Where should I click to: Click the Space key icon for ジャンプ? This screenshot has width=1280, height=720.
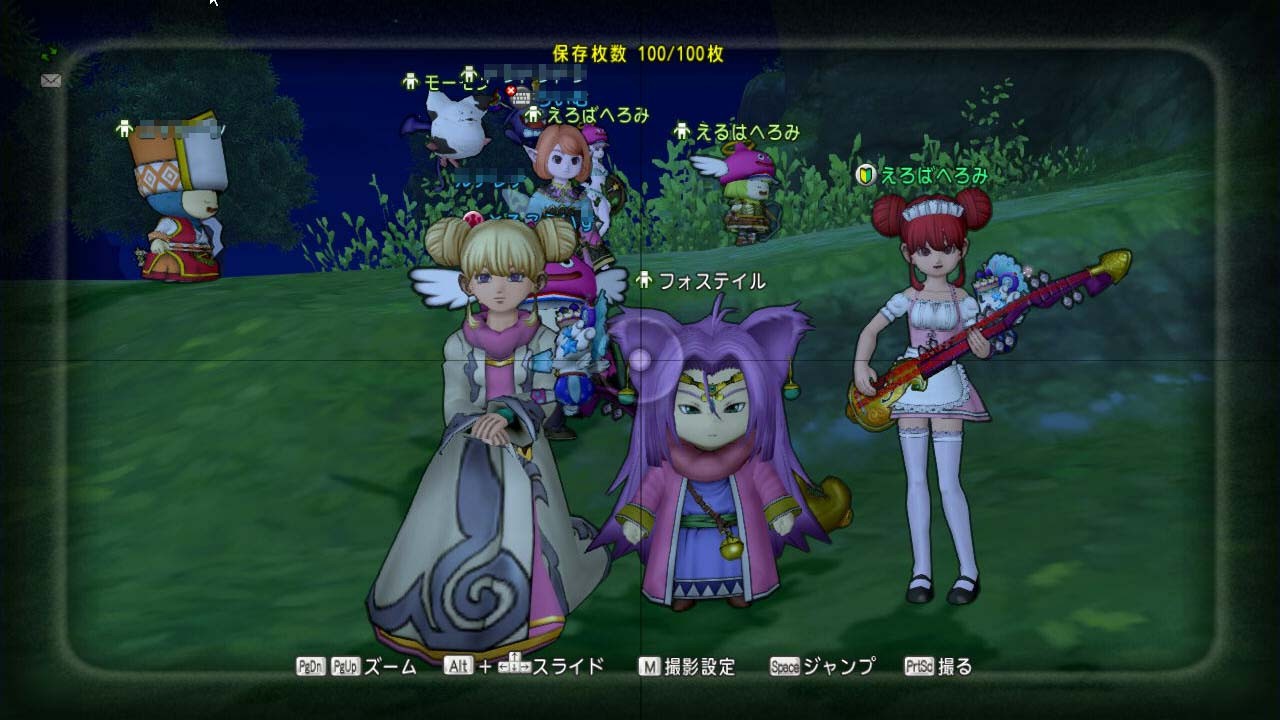(783, 666)
